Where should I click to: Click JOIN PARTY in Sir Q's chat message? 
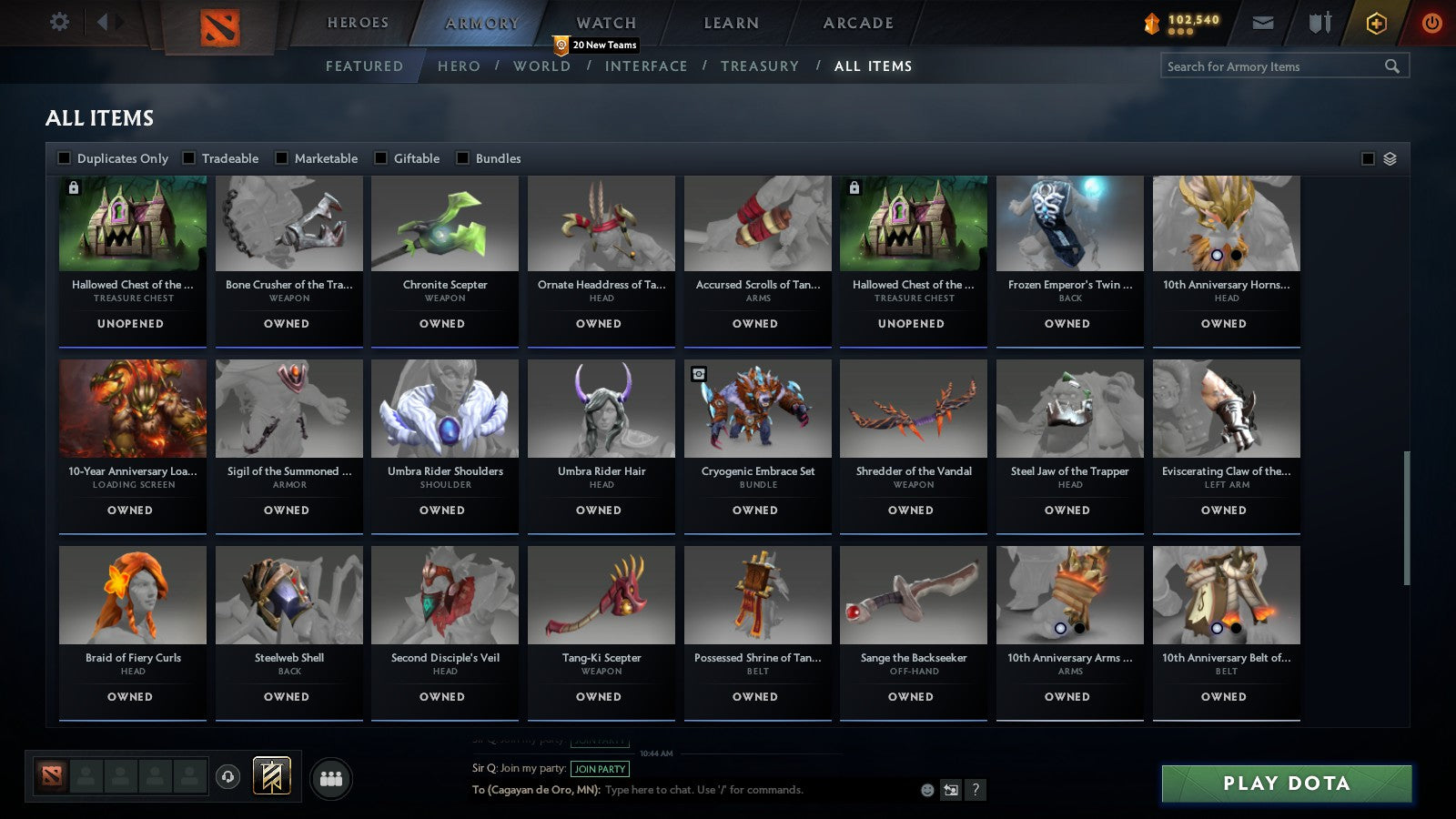[x=602, y=769]
